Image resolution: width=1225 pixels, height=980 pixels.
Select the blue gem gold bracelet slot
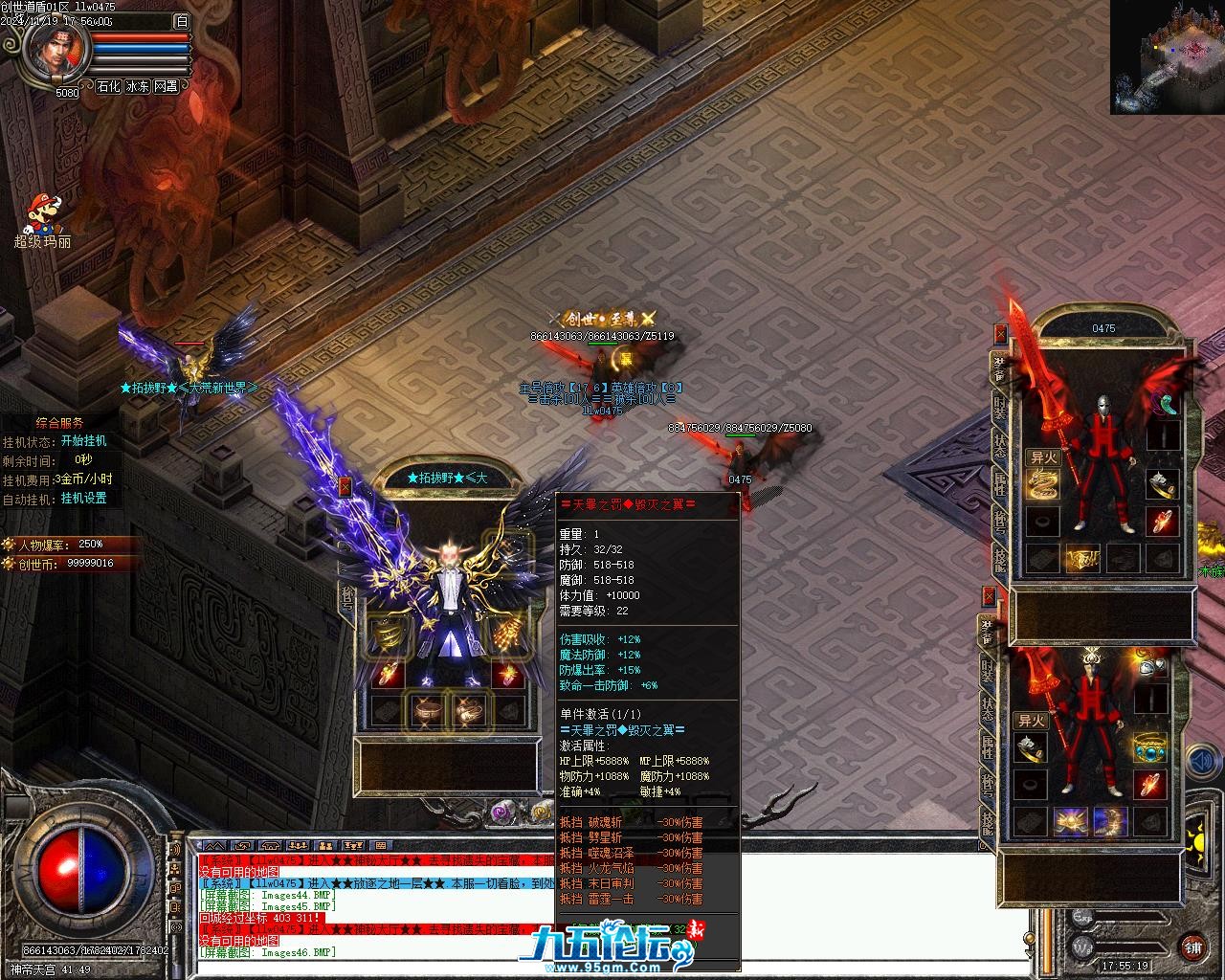click(x=1148, y=748)
